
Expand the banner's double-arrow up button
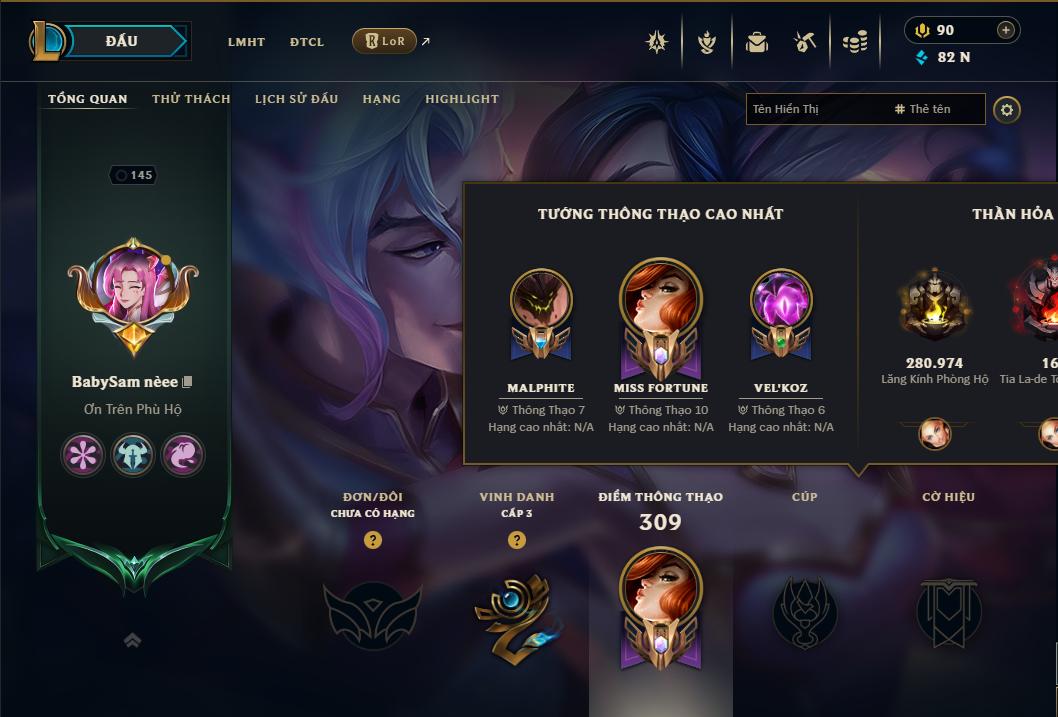132,641
